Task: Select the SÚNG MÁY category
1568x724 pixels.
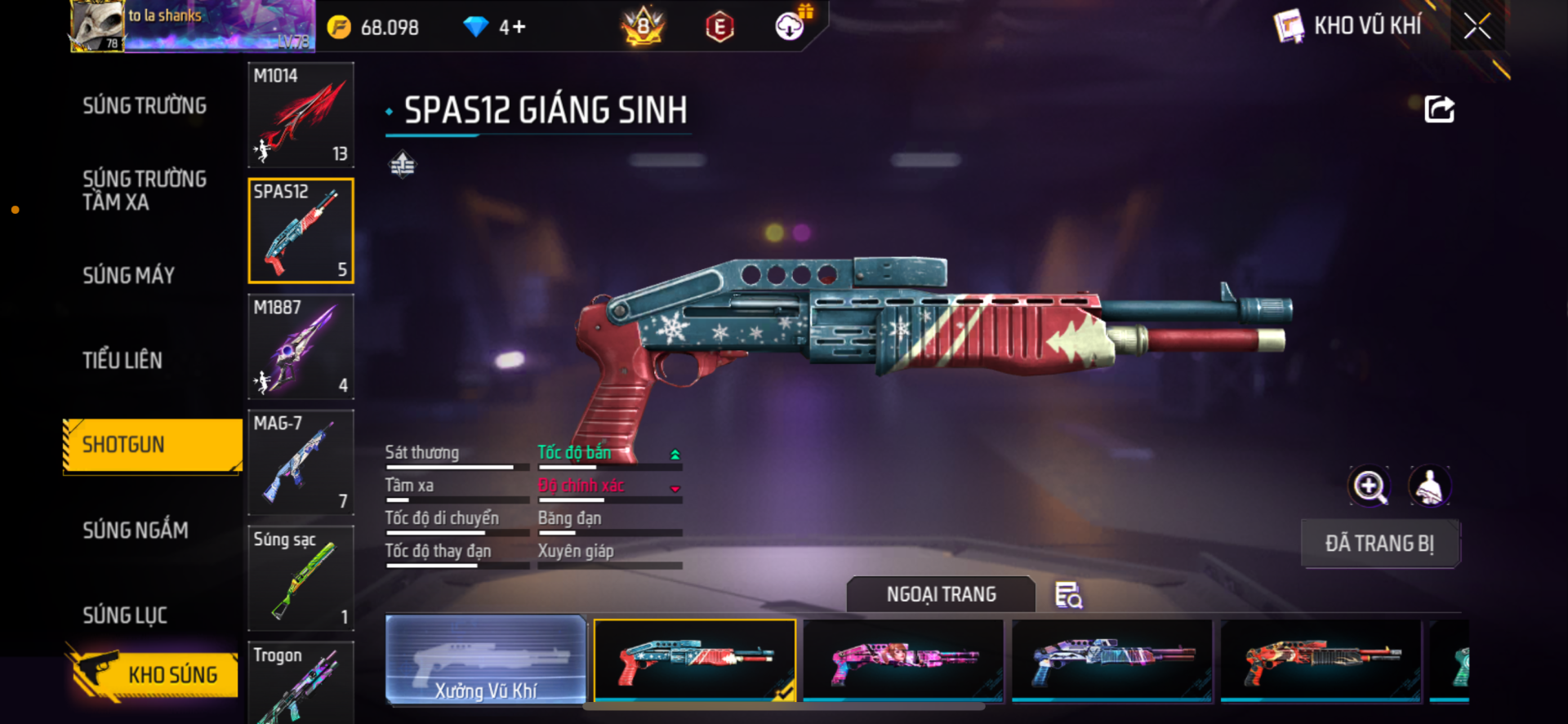Action: pyautogui.click(x=129, y=276)
